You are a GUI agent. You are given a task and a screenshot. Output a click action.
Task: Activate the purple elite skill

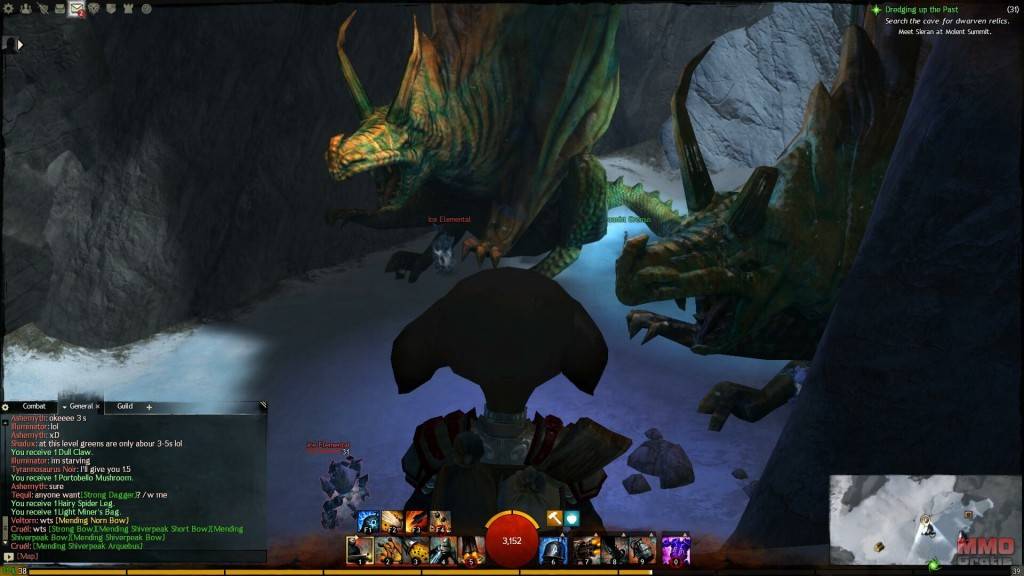(677, 549)
